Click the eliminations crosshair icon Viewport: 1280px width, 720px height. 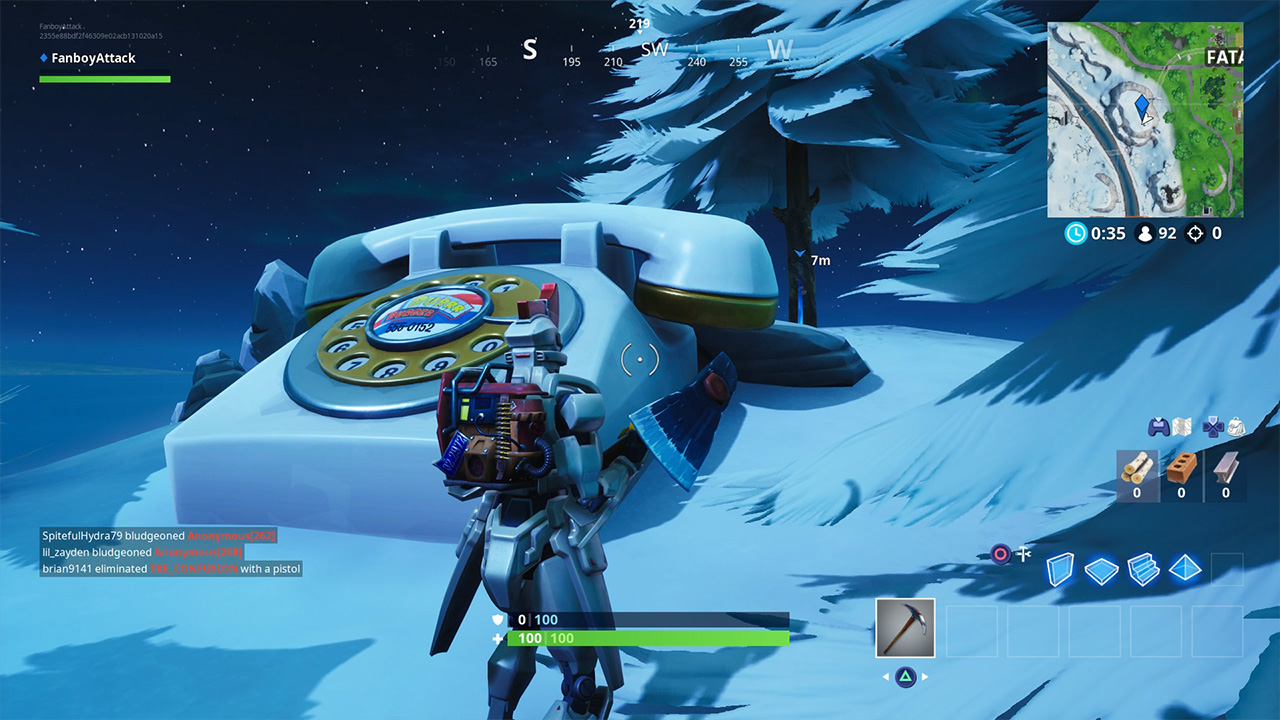[x=1195, y=233]
